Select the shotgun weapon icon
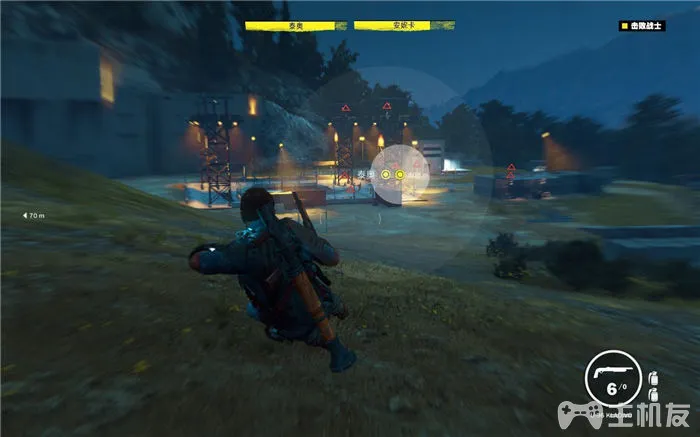The height and width of the screenshot is (437, 700). pos(604,371)
